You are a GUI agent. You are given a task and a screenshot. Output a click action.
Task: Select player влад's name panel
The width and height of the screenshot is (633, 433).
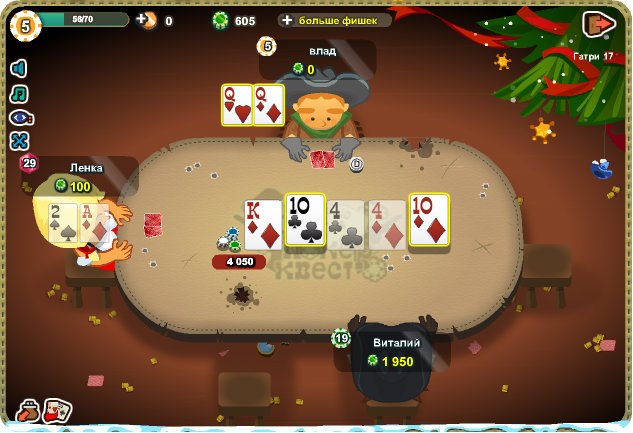coord(320,59)
